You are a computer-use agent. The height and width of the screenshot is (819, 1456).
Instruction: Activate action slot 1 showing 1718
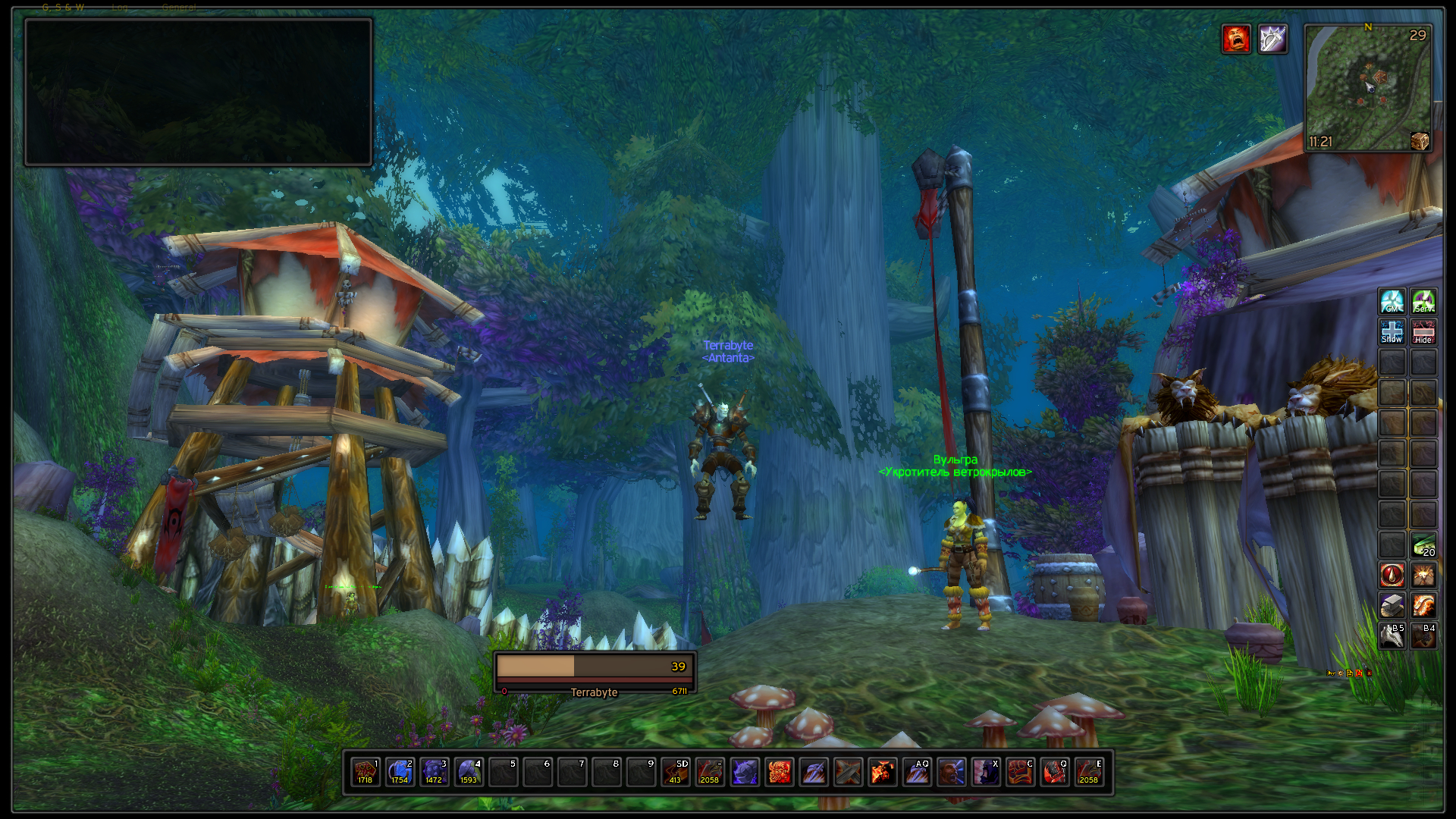(366, 772)
